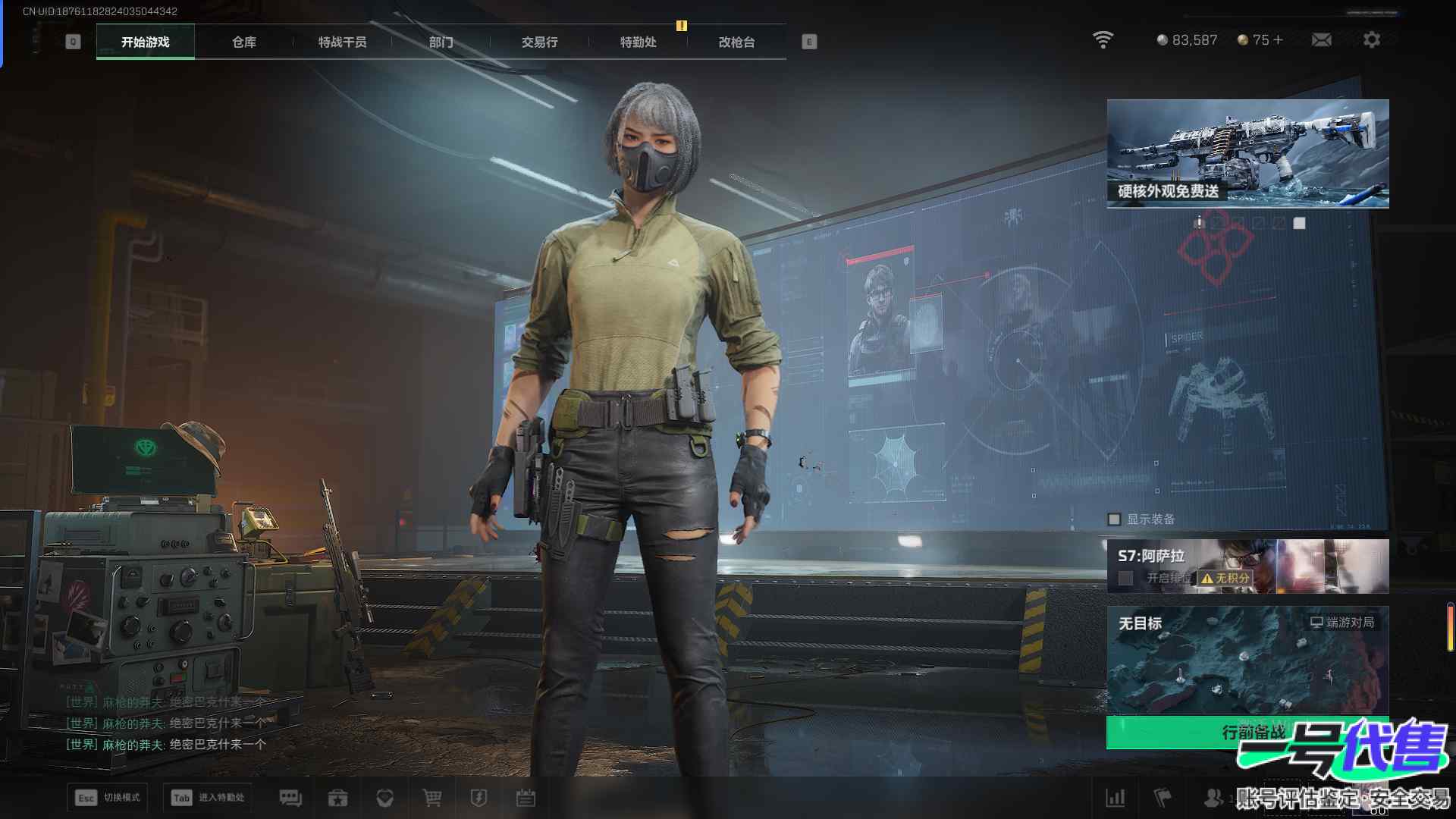This screenshot has width=1456, height=819.
Task: Go to the 交易行 trading house tab
Action: 539,42
